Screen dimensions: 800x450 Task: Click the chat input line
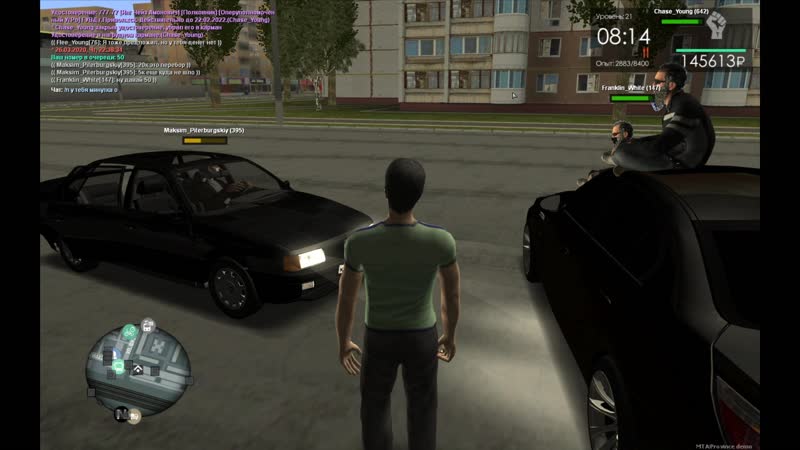[80, 89]
